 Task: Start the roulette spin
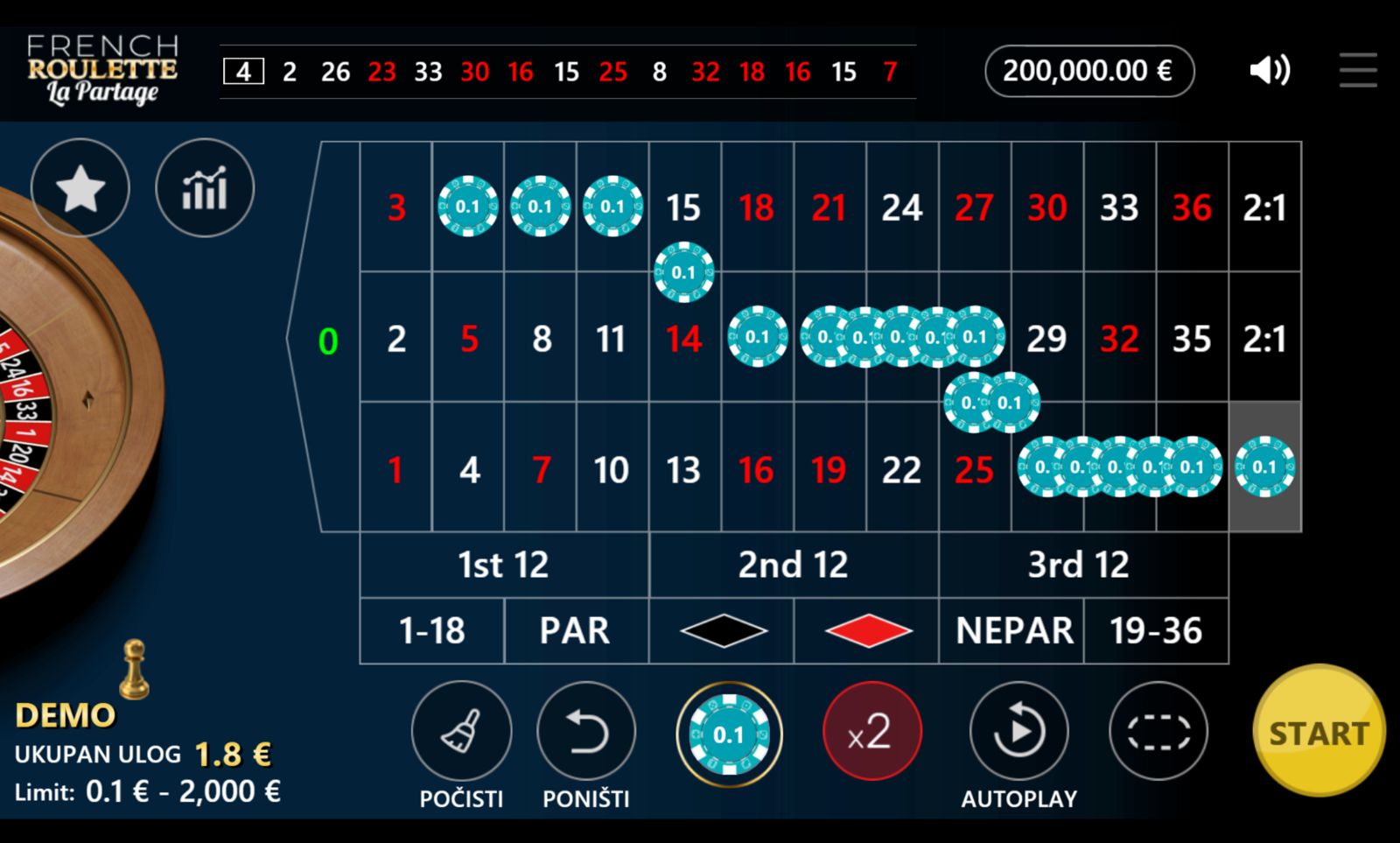pyautogui.click(x=1319, y=732)
